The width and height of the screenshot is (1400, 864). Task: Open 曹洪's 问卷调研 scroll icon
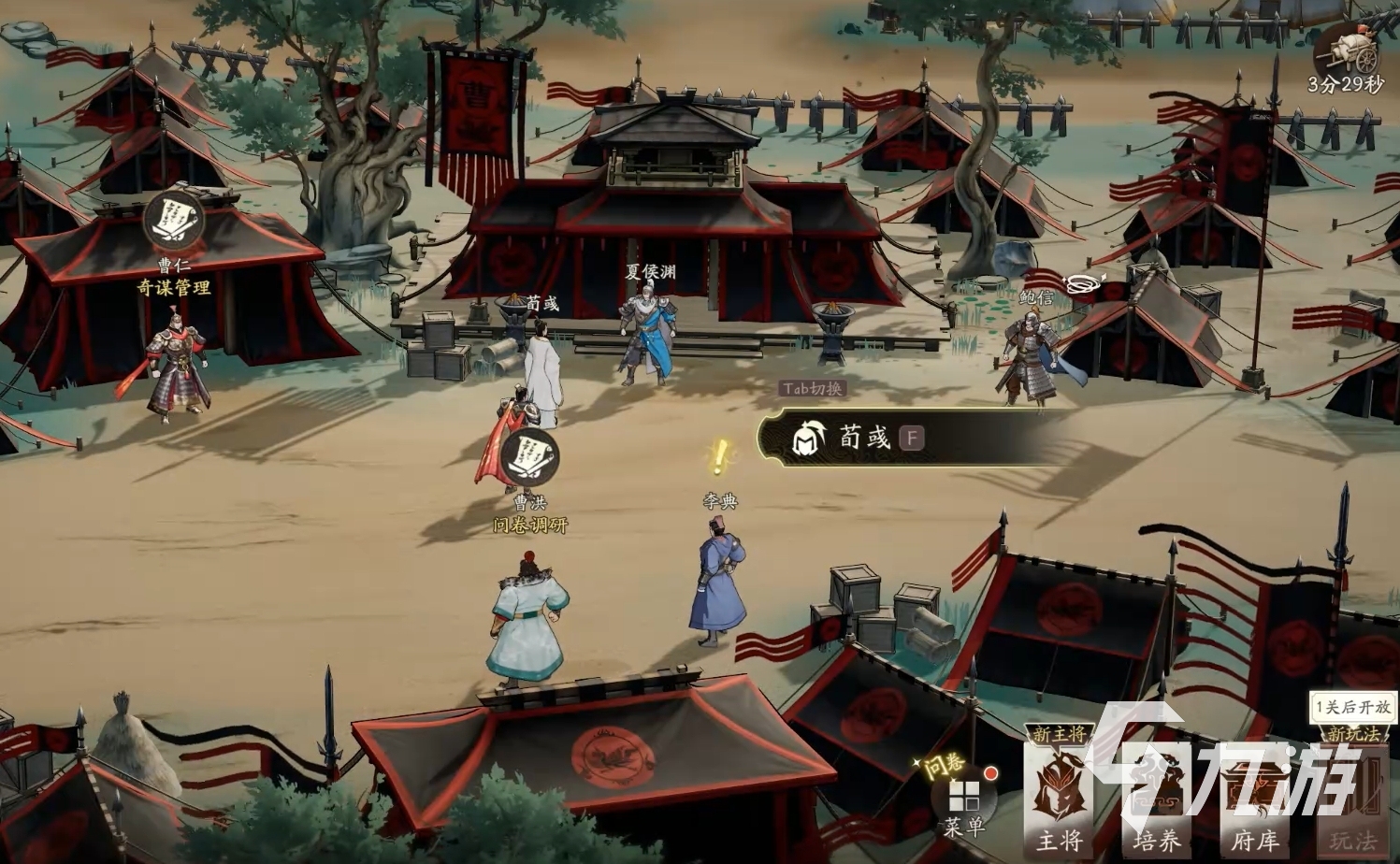[x=529, y=454]
